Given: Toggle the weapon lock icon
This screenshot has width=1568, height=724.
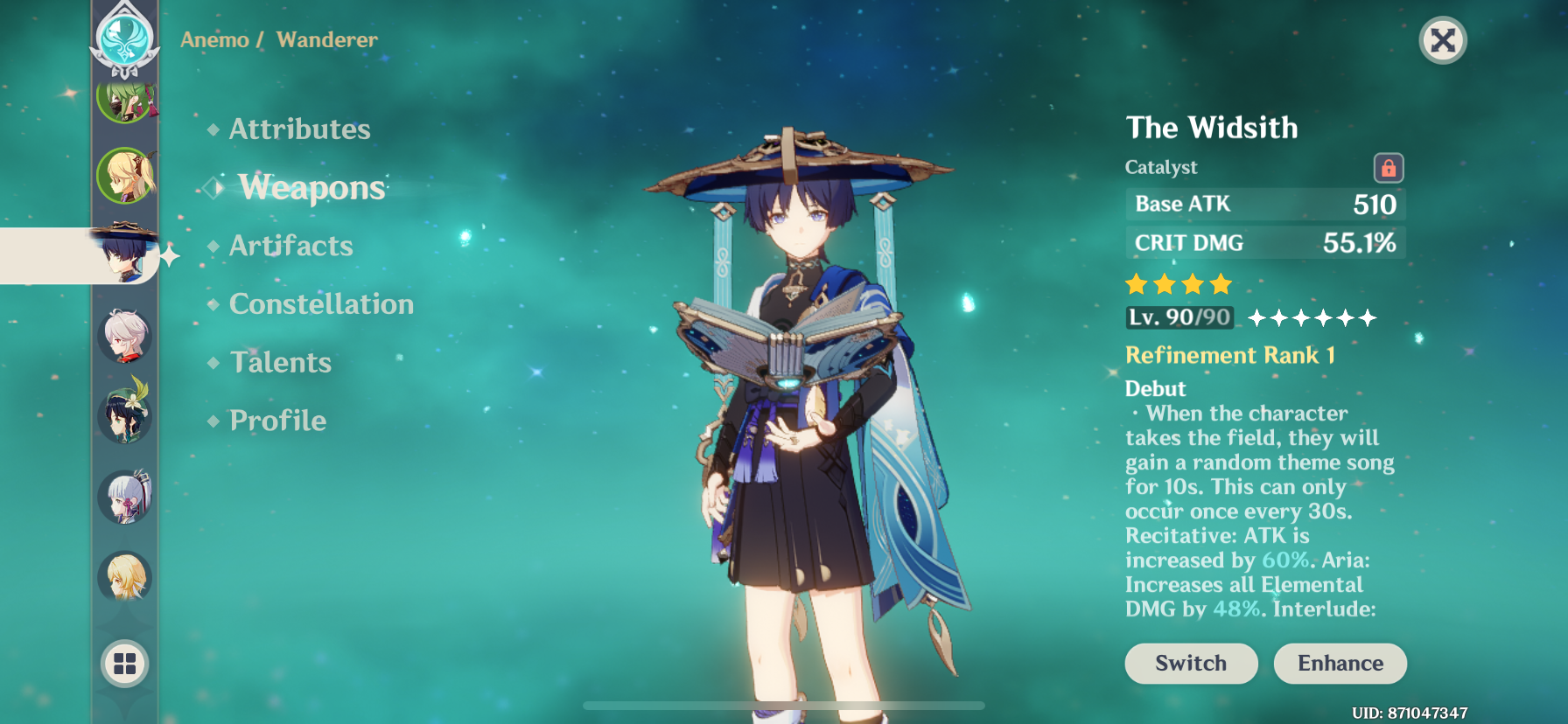Looking at the screenshot, I should coord(1388,168).
